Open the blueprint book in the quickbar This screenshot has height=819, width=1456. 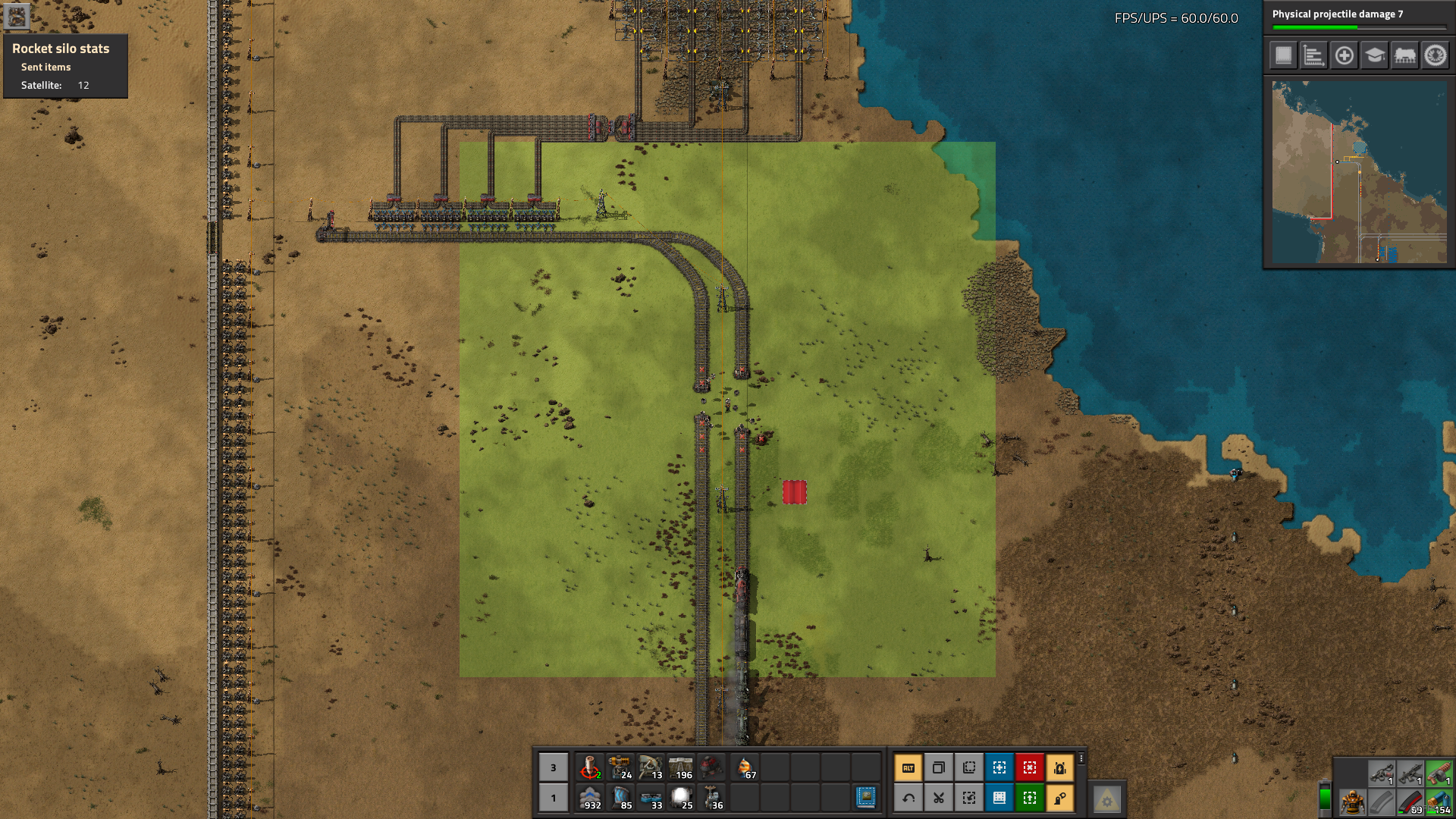865,797
